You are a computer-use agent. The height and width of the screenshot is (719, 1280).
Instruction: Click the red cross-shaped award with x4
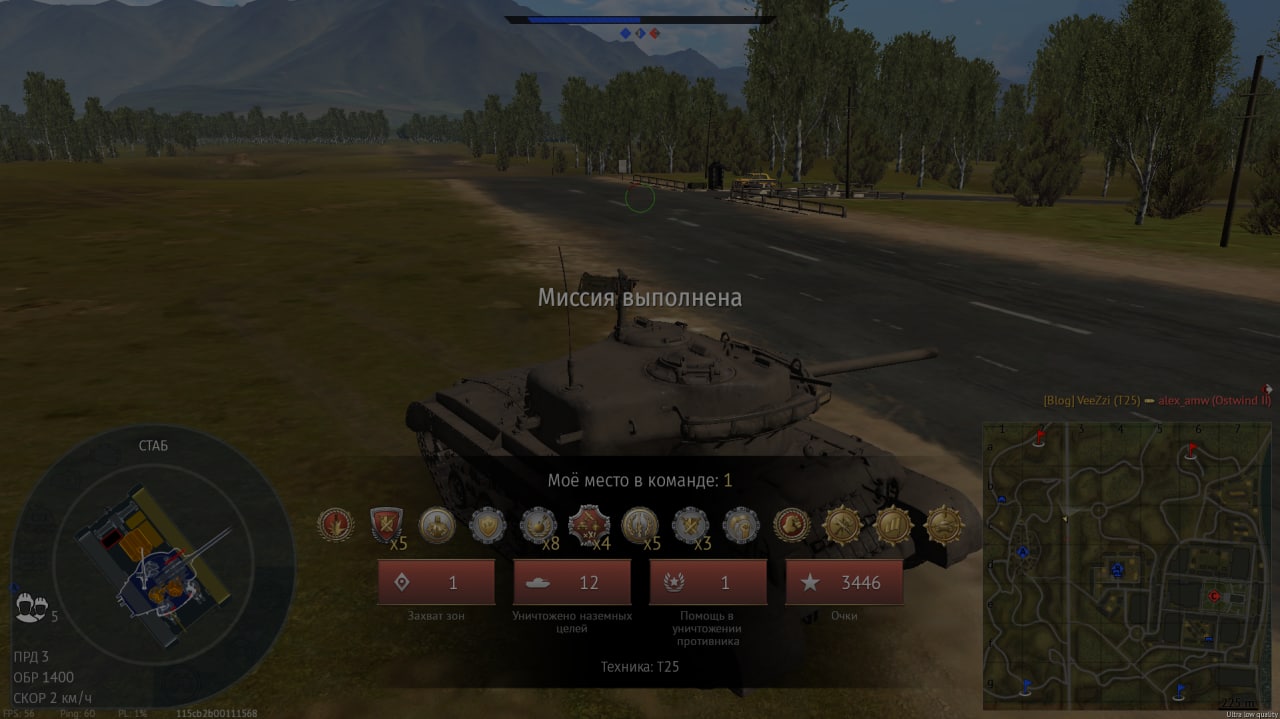pos(588,523)
